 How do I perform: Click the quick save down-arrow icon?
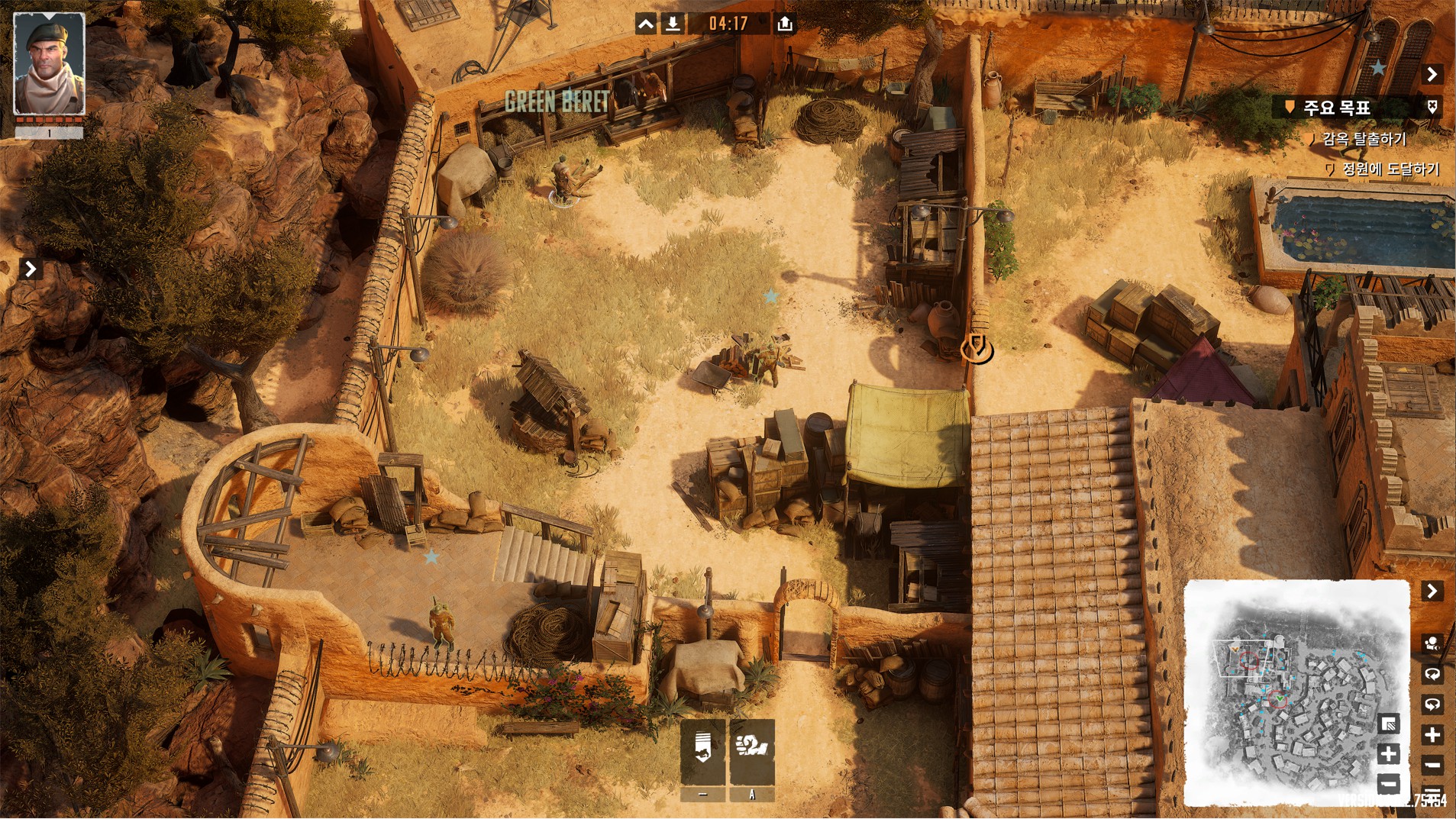[x=673, y=24]
